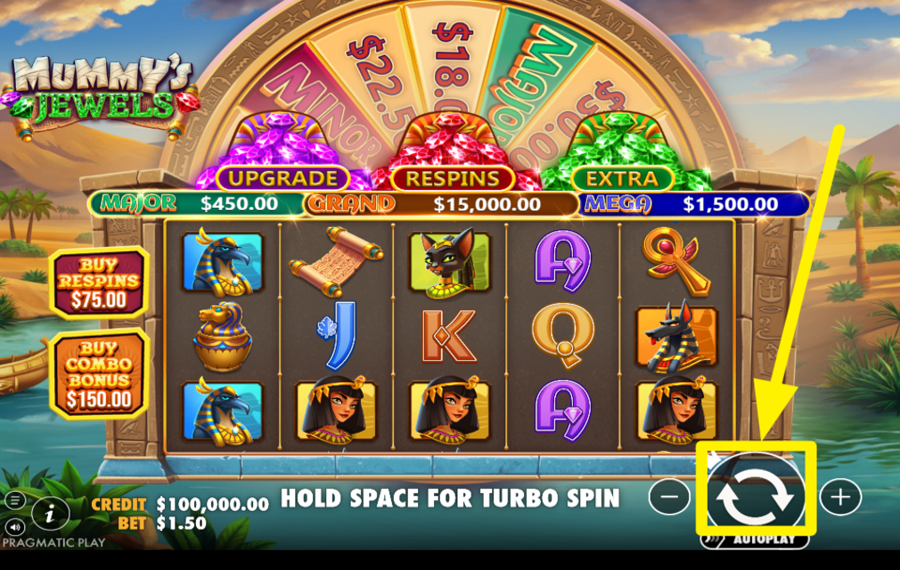Open the hamburger settings menu
Screen dimensions: 900x570
pyautogui.click(x=16, y=499)
